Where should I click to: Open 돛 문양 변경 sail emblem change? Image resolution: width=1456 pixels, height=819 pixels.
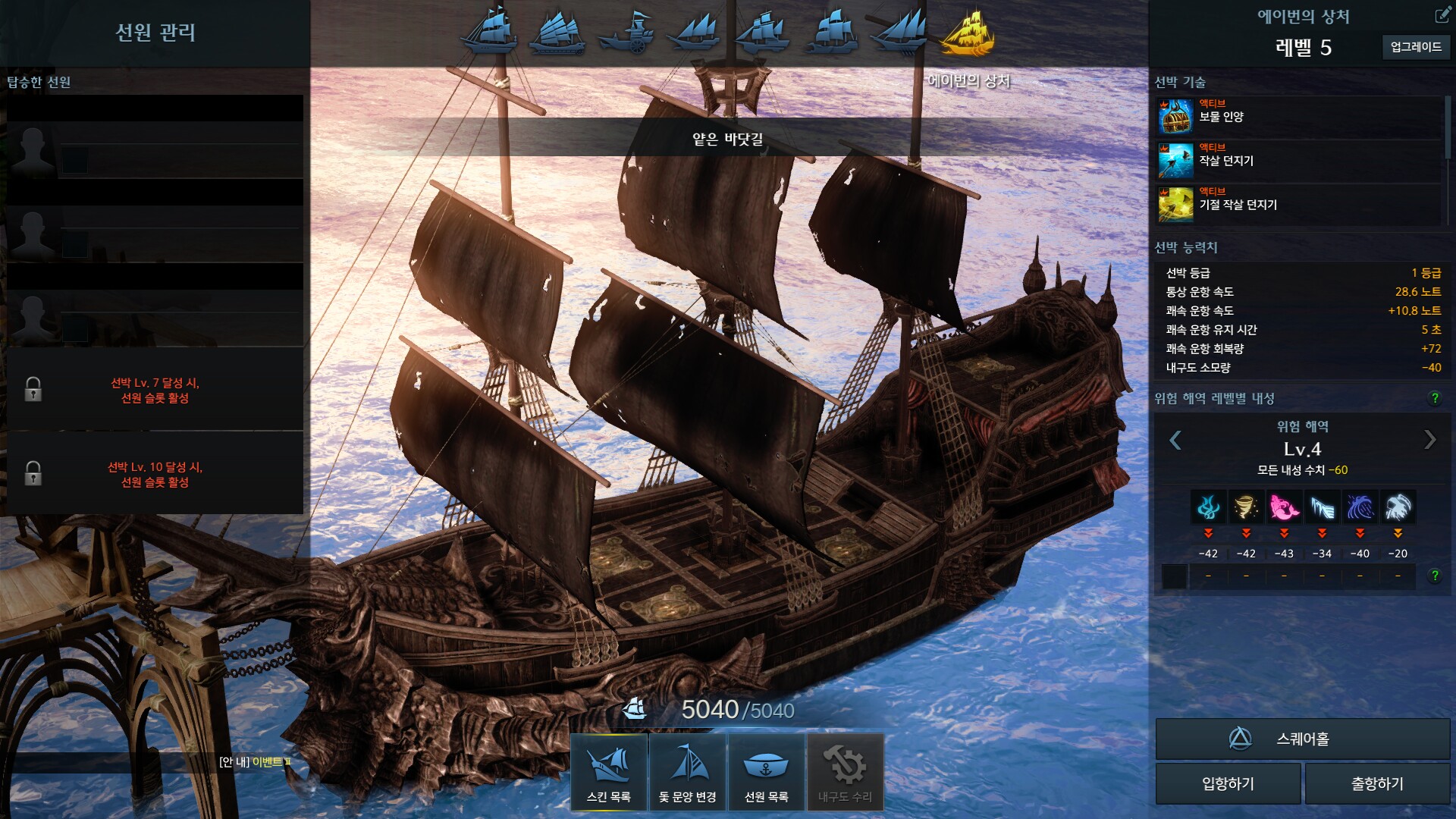pyautogui.click(x=688, y=772)
